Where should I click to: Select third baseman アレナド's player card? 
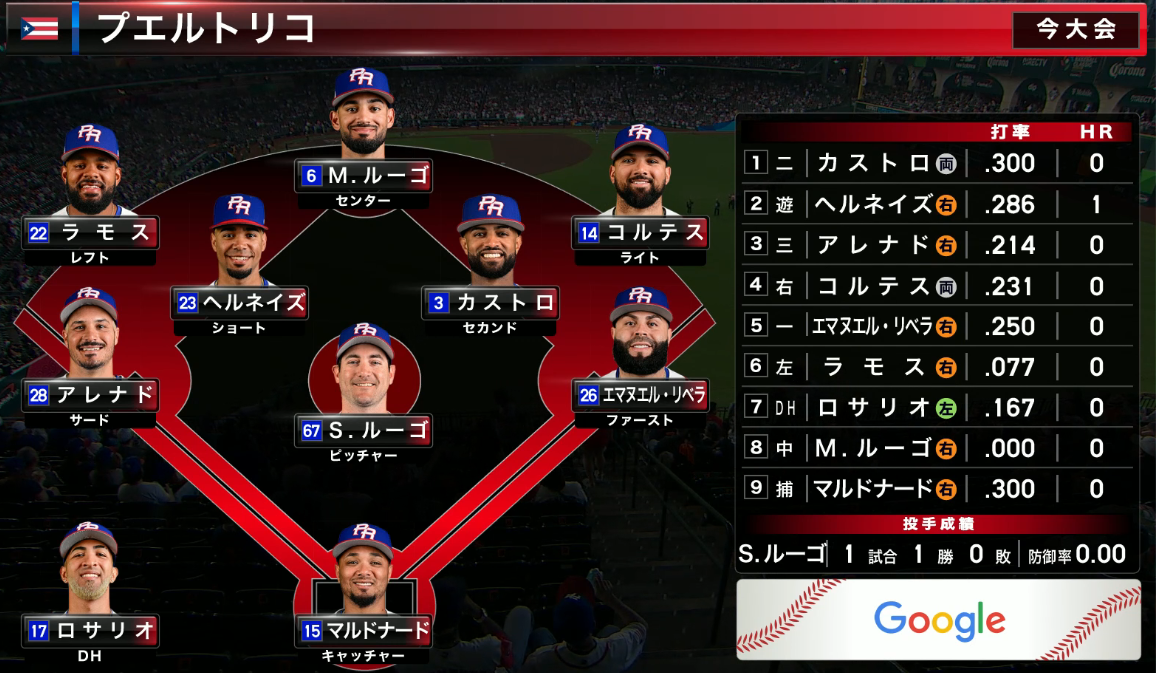[x=90, y=394]
